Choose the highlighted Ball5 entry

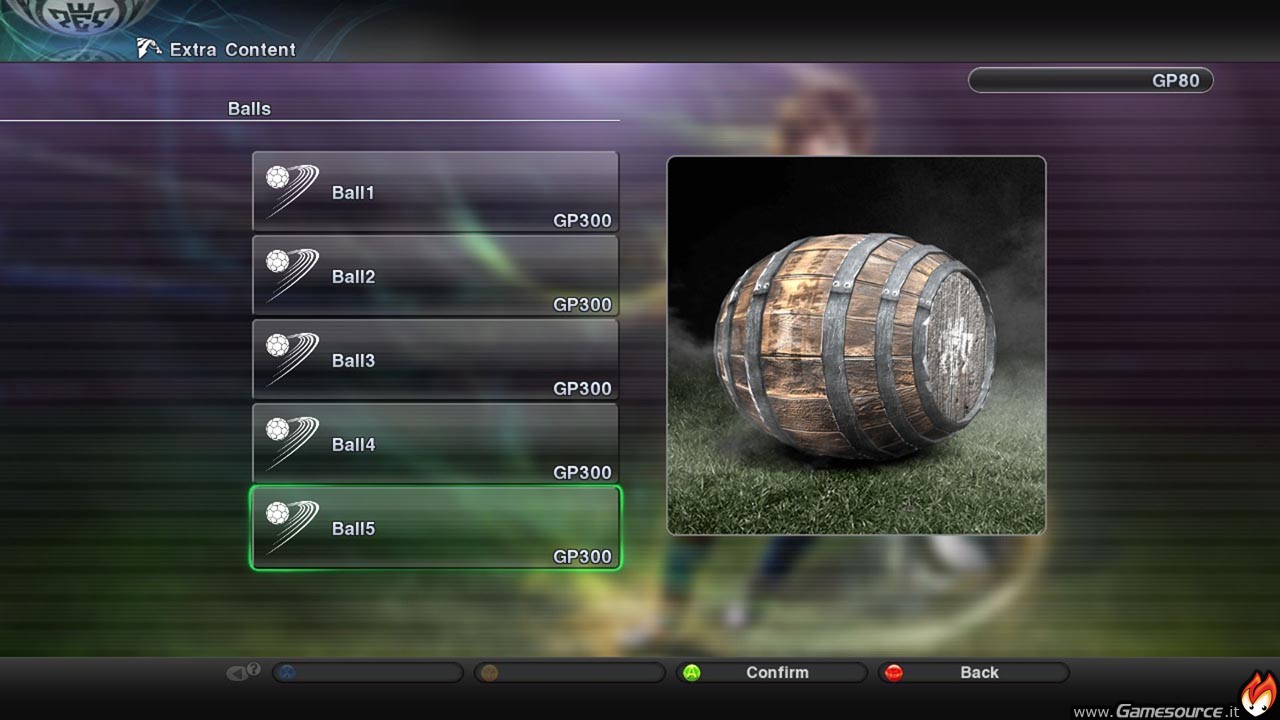[x=435, y=528]
